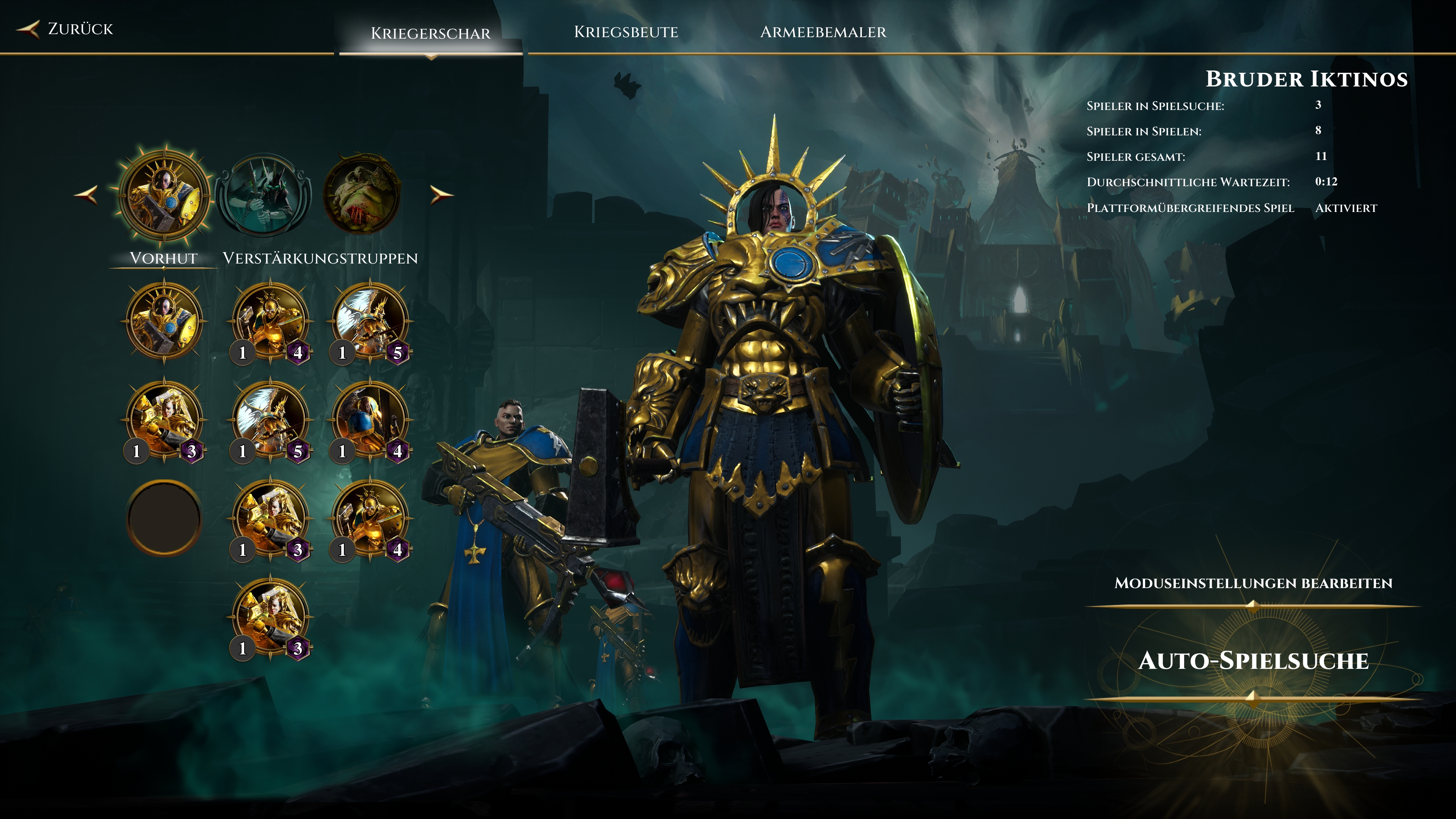Select the Verstärkungstruppen section label
1456x819 pixels.
pyautogui.click(x=320, y=258)
